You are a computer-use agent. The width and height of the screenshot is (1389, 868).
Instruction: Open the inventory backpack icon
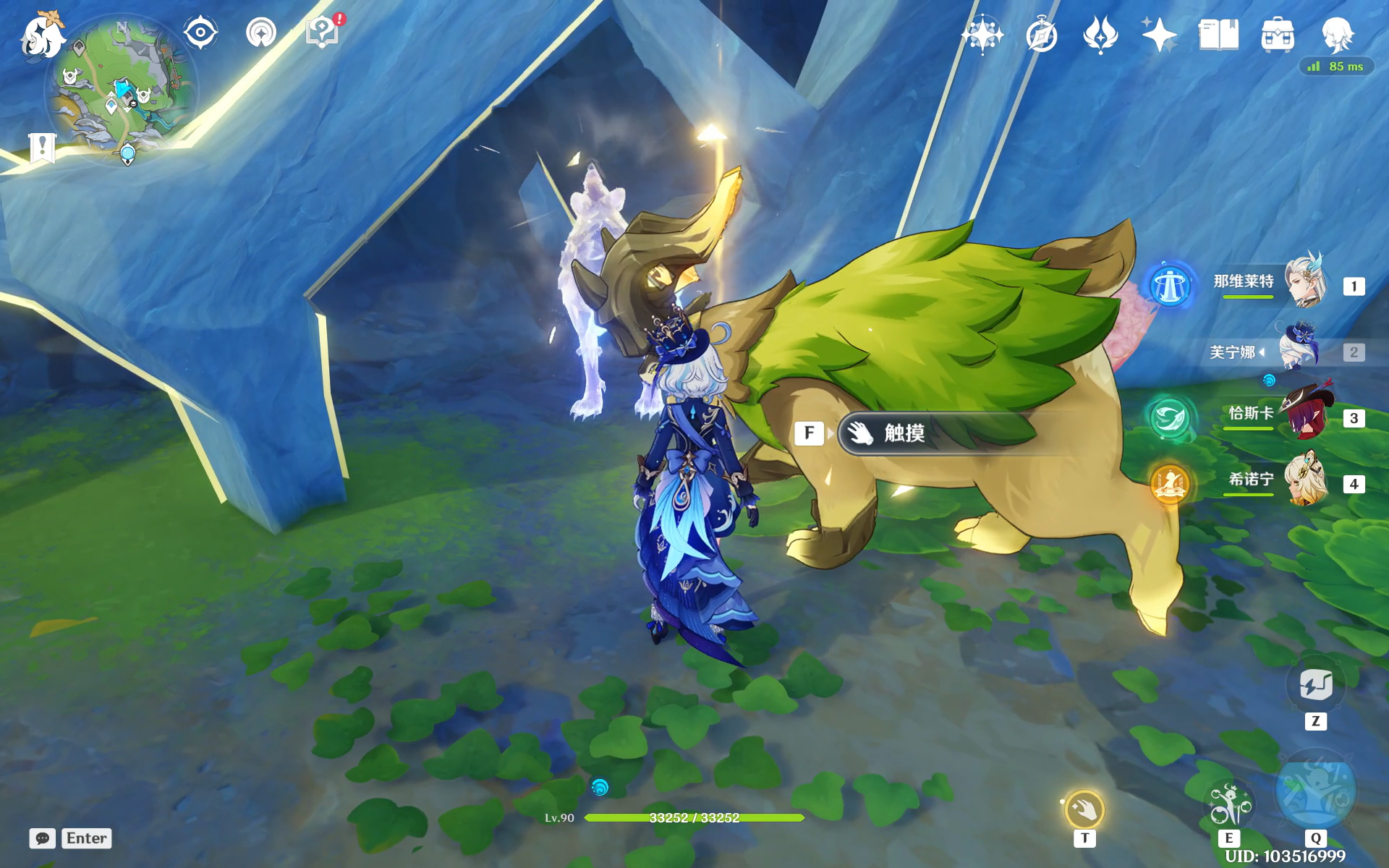[x=1278, y=35]
